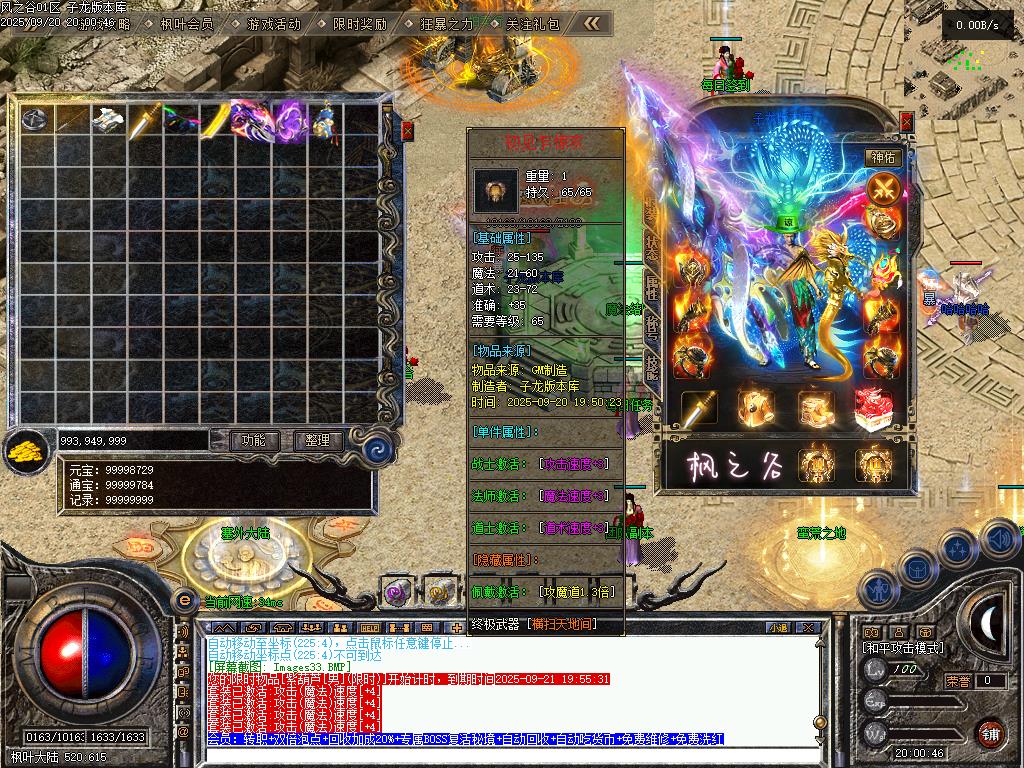Screen dimensions: 1024x768
Task: Open the shop with the 铺 button
Action: (990, 733)
